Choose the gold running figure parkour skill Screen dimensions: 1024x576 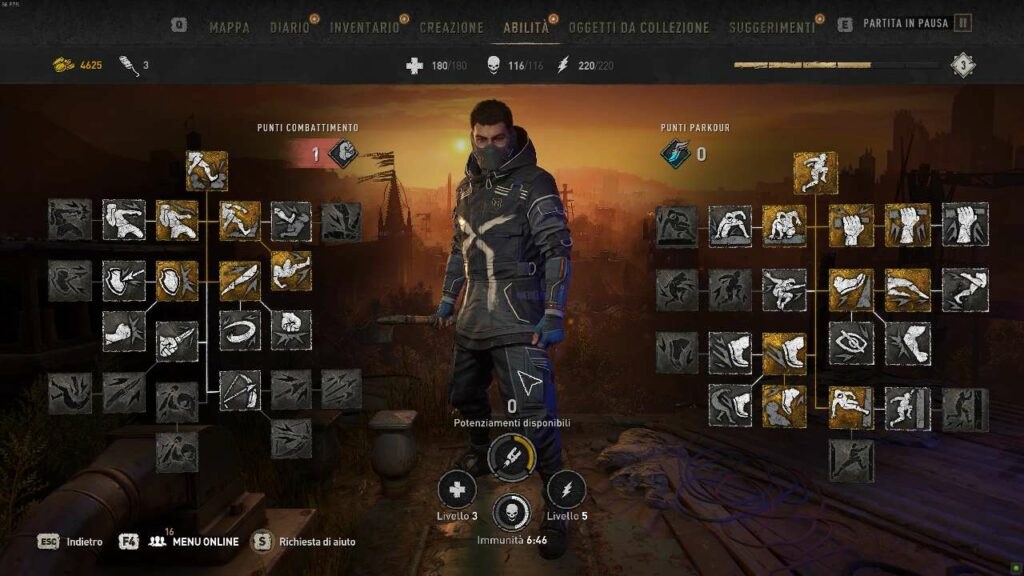click(815, 172)
